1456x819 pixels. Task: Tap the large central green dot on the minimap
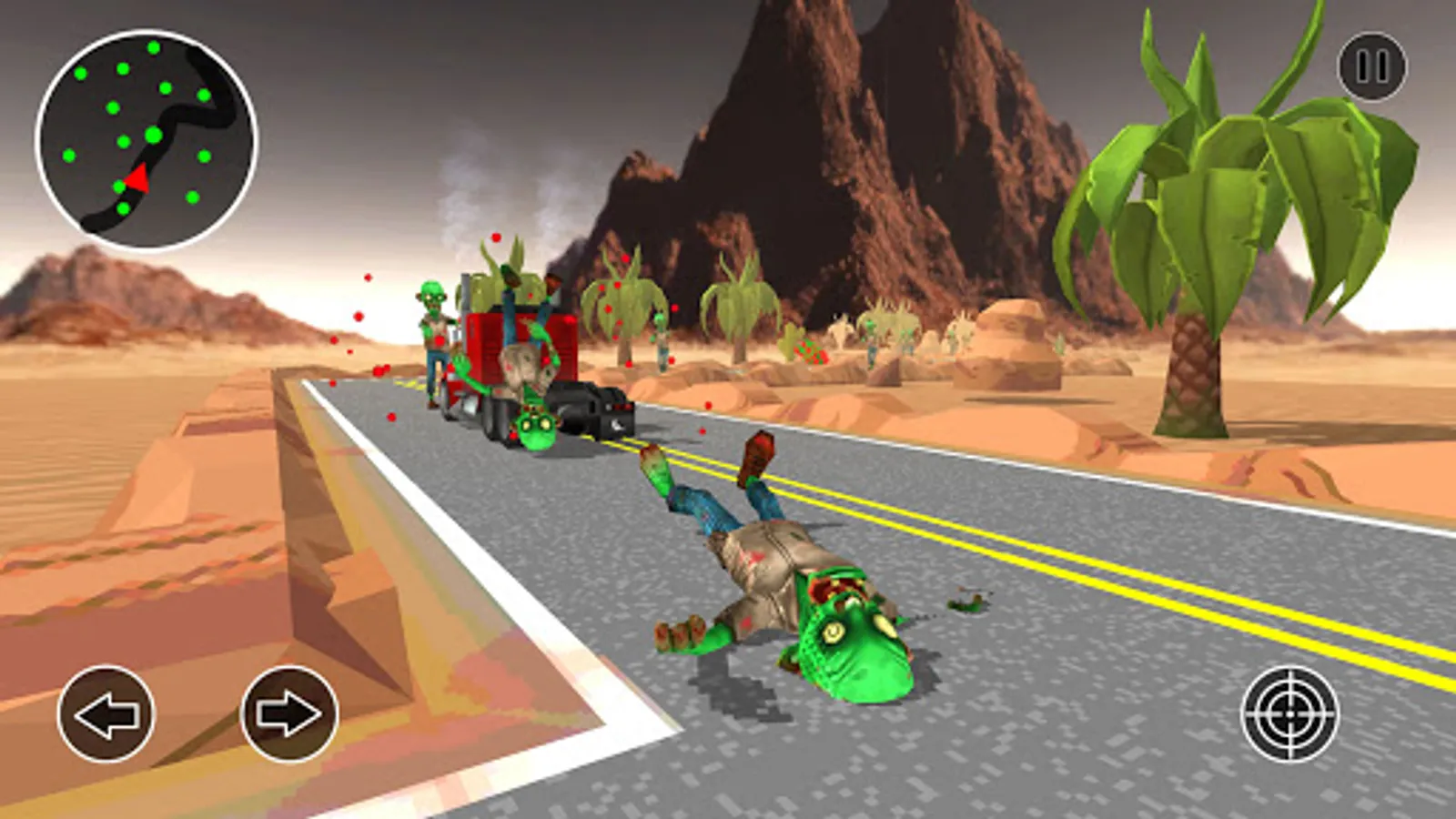point(151,133)
